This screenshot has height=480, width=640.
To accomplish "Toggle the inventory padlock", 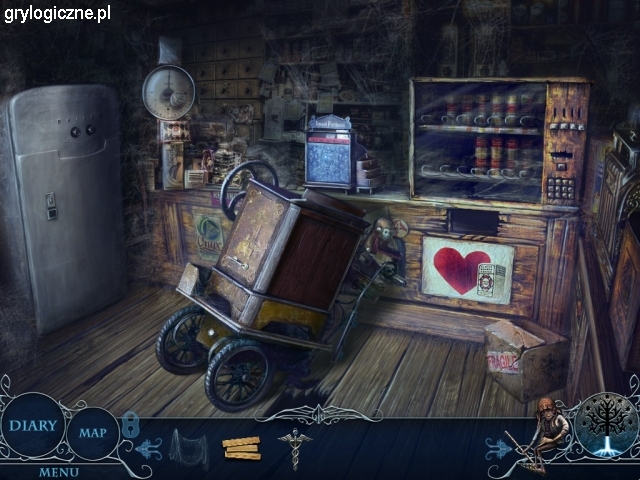I will tap(131, 424).
